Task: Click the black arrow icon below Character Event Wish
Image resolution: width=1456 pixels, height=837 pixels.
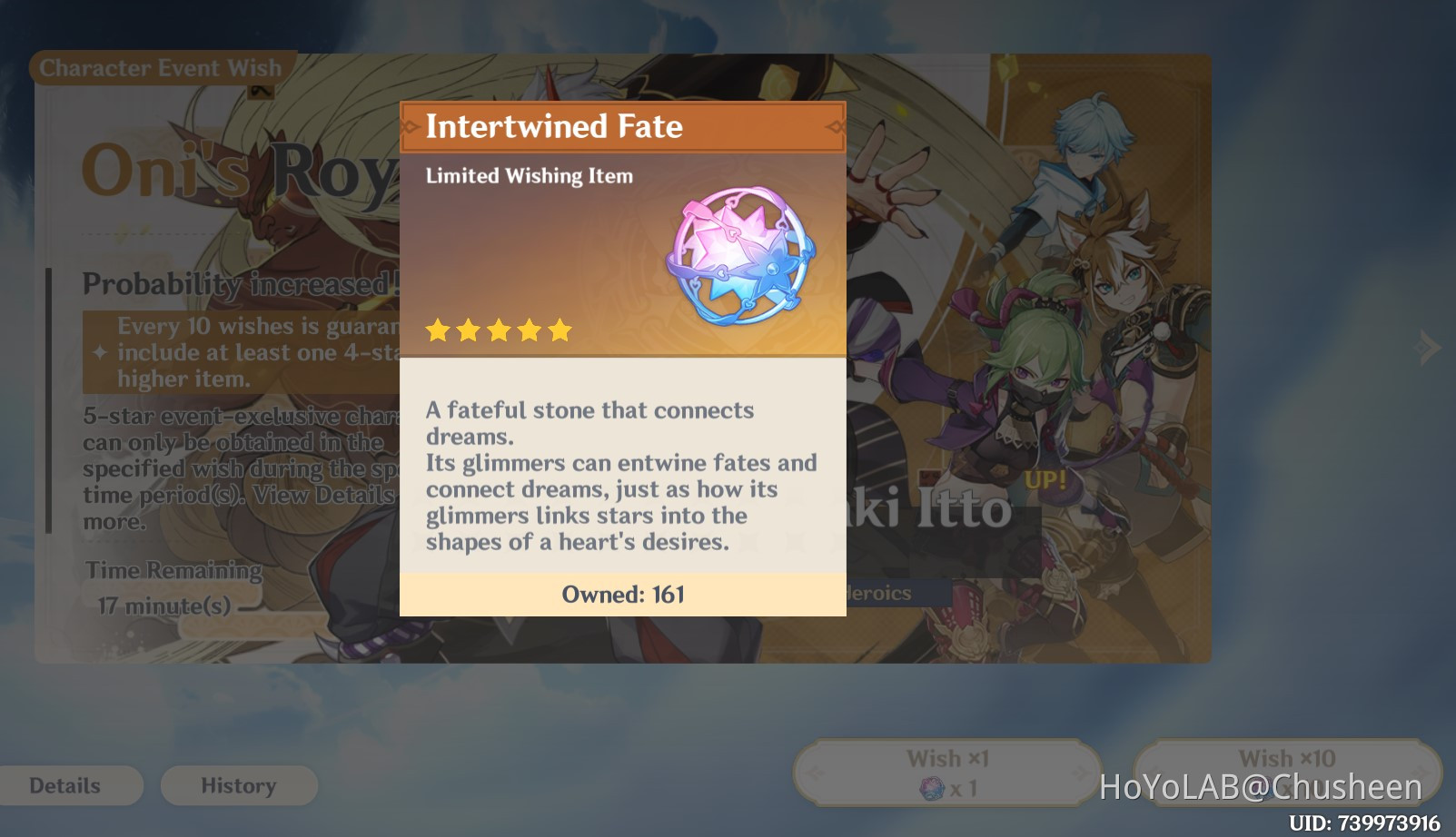Action: pos(262,92)
